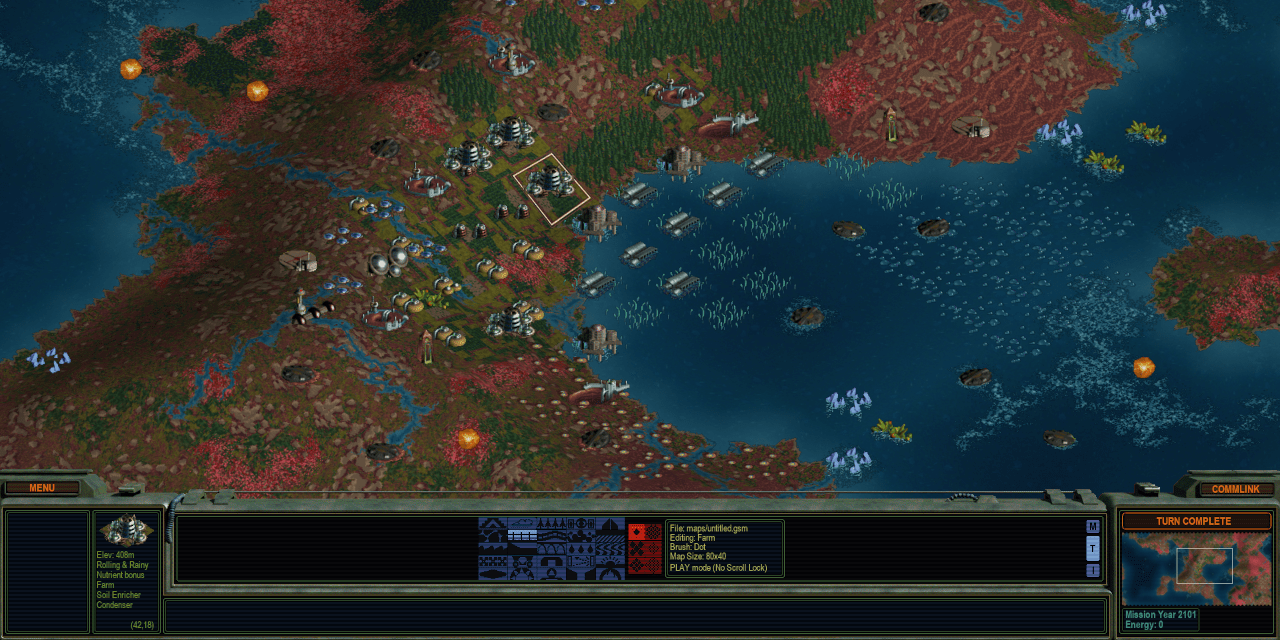Choose the rain cloud terrain tool
Screen dimensions: 1280x640
(523, 522)
